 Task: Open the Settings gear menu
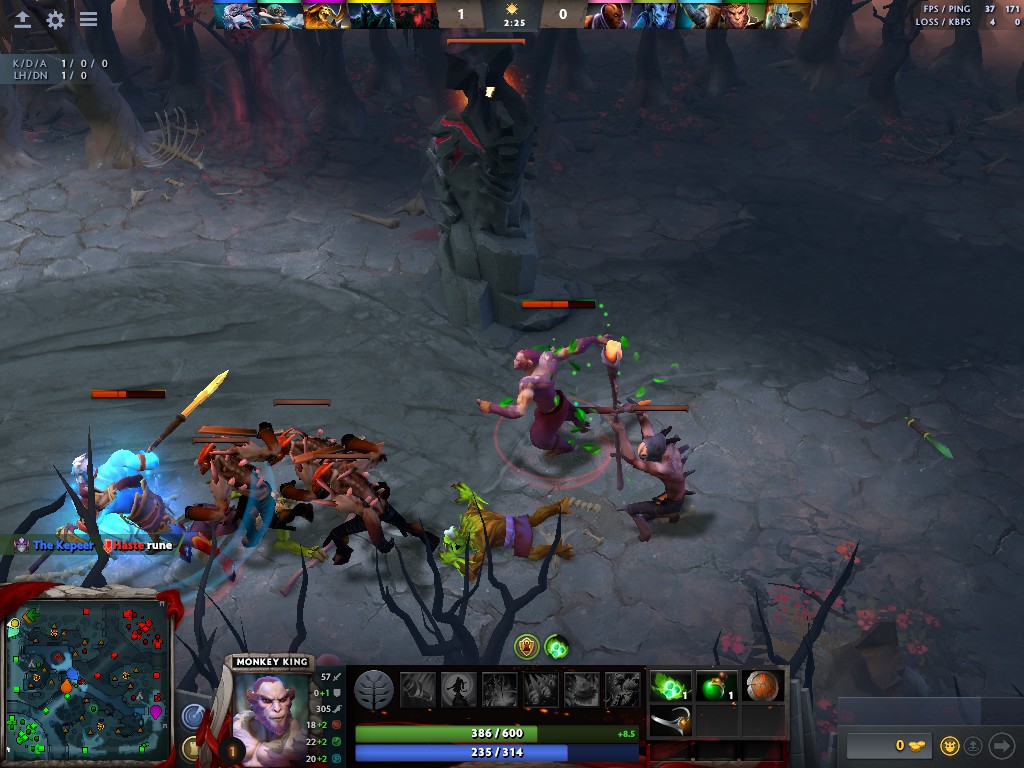point(55,19)
